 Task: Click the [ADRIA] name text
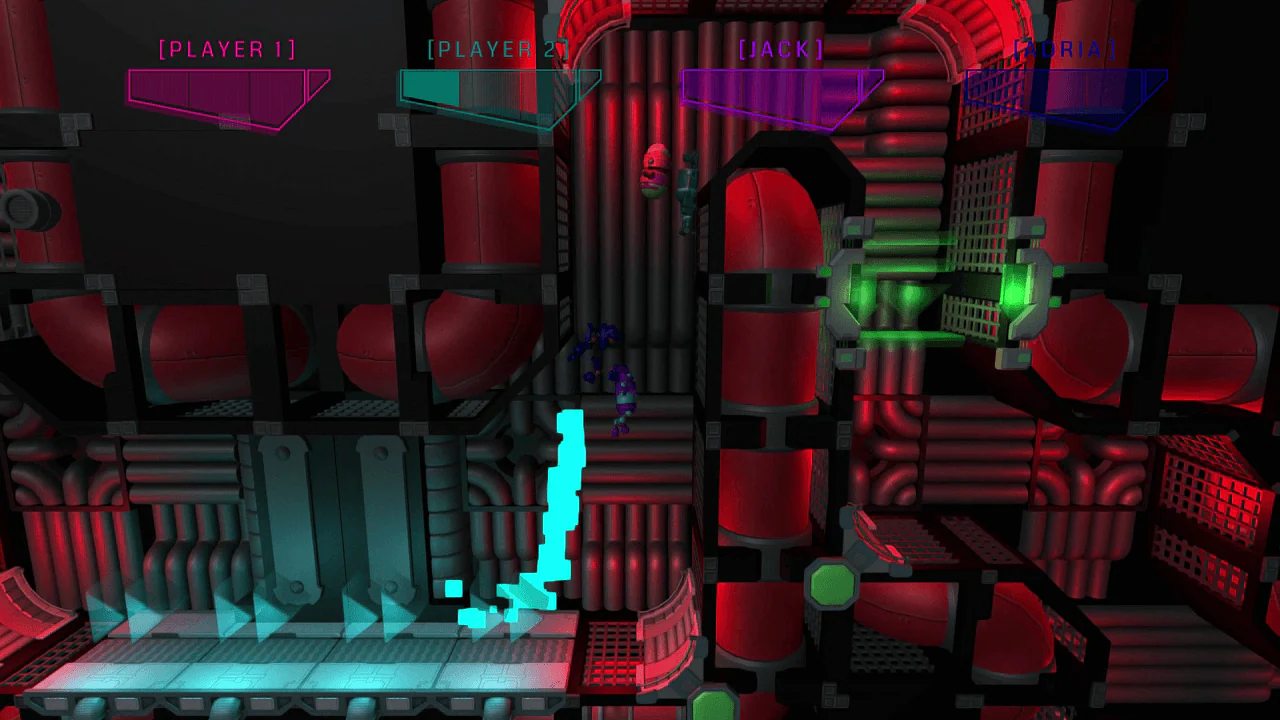(x=1065, y=48)
